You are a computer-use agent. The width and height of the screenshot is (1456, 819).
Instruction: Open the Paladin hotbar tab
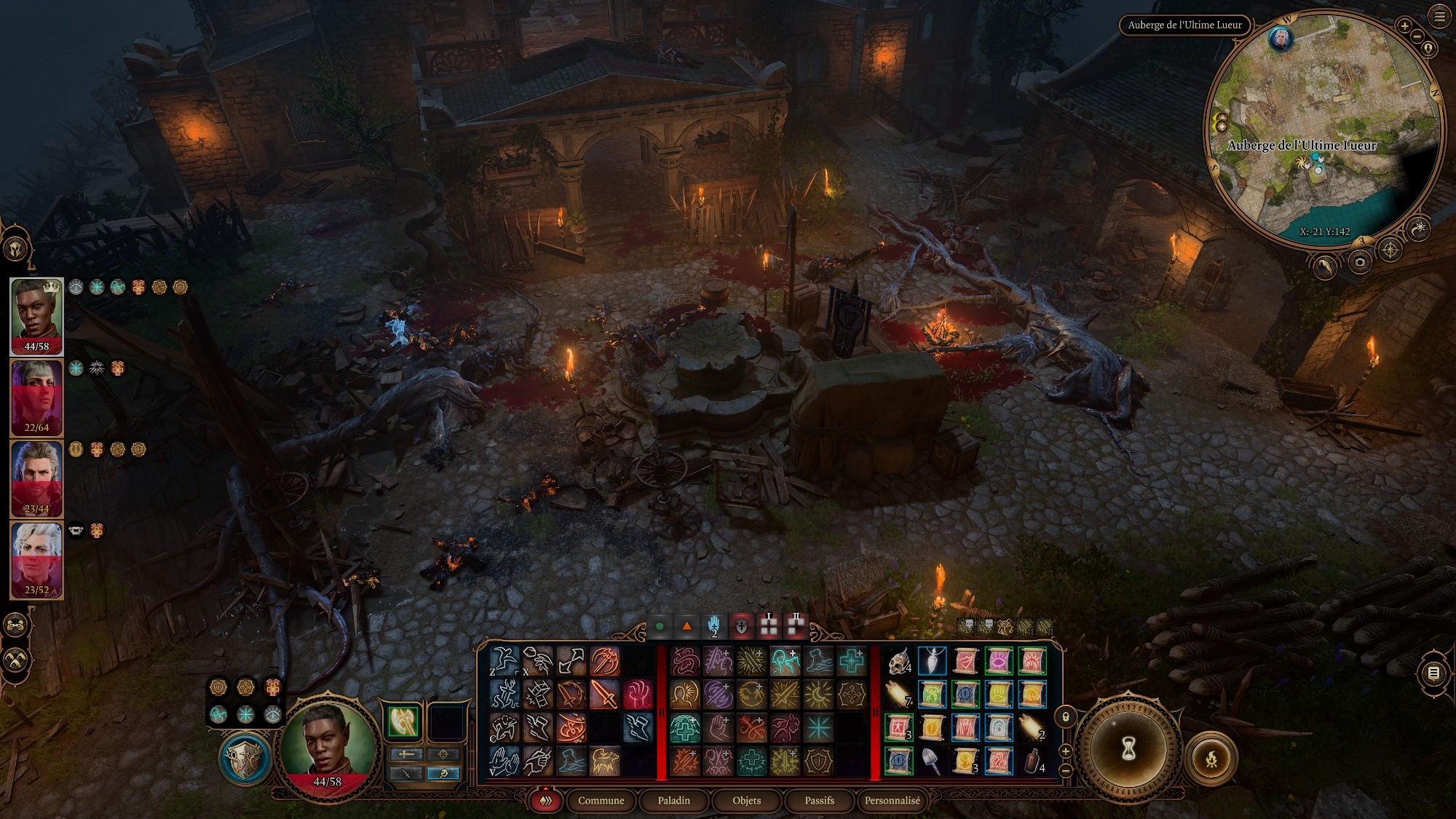[673, 800]
